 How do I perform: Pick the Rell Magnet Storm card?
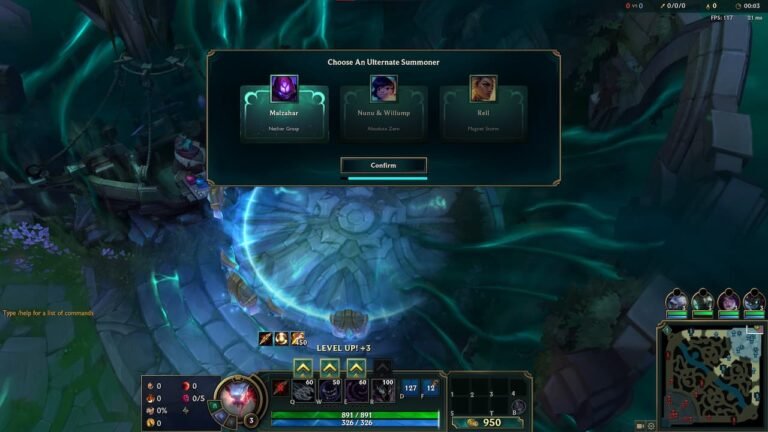pyautogui.click(x=483, y=112)
